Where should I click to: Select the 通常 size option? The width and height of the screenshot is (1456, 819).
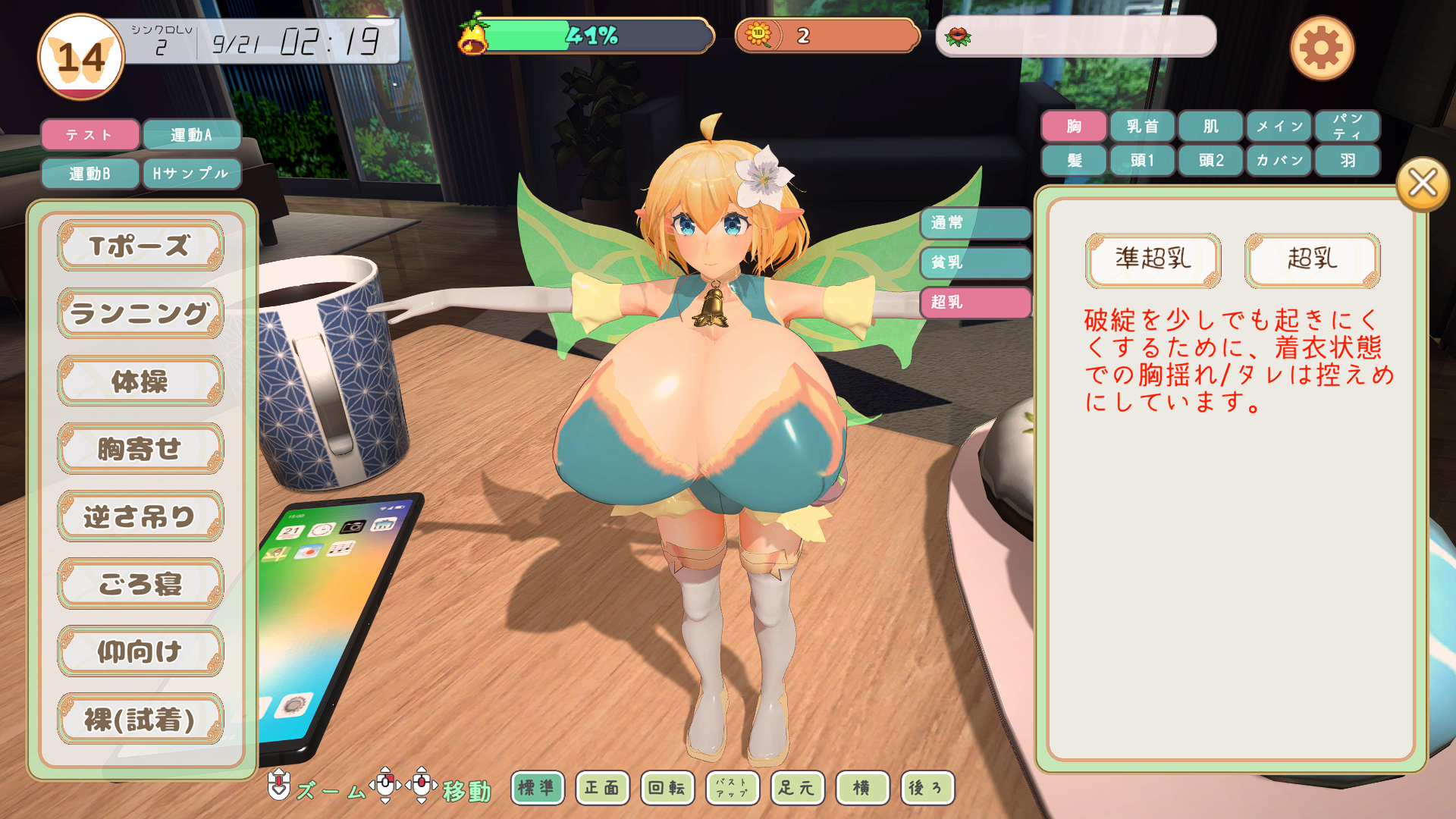click(975, 223)
